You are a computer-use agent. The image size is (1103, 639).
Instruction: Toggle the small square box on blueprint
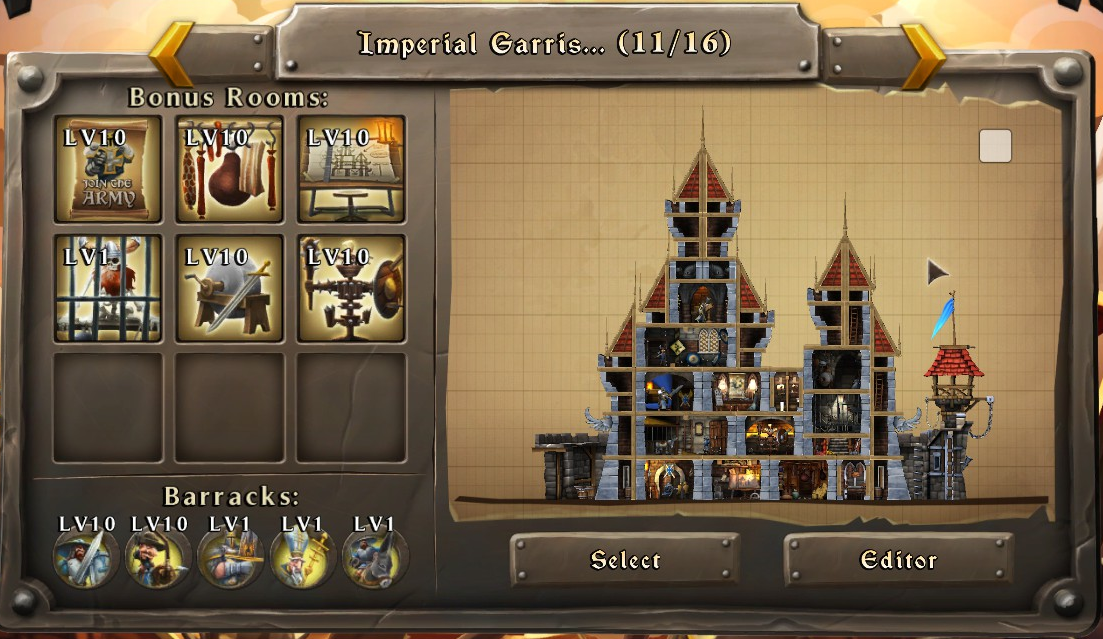click(x=995, y=146)
